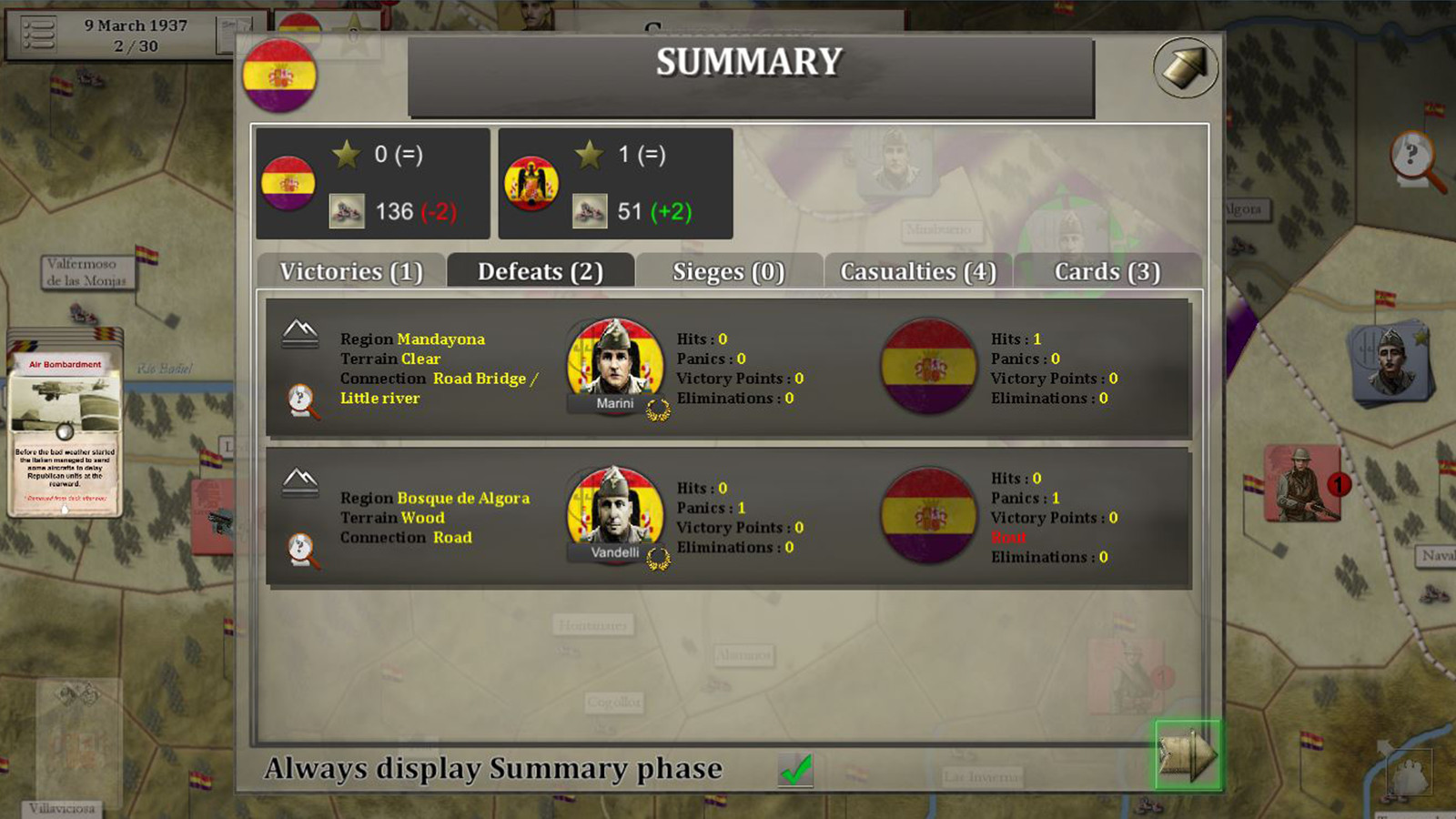Click the gold arrow button beside Summary title
This screenshot has width=1456, height=819.
[1185, 67]
